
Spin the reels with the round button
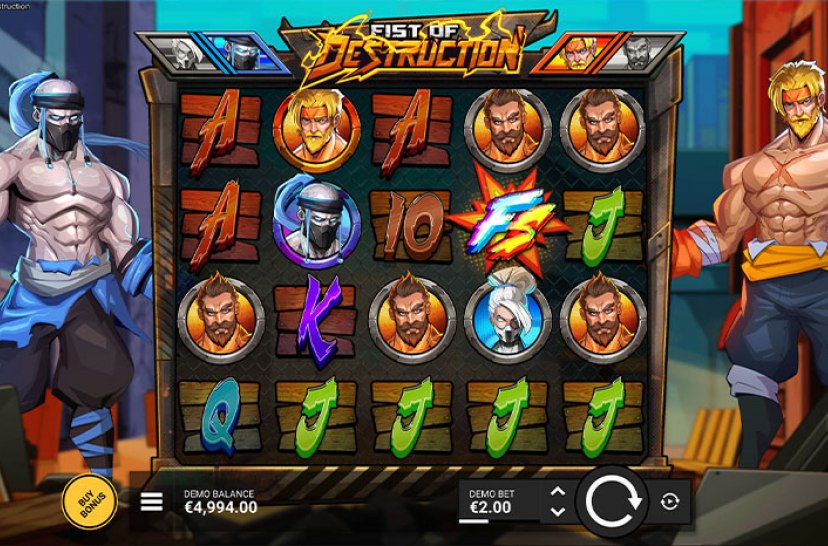612,501
